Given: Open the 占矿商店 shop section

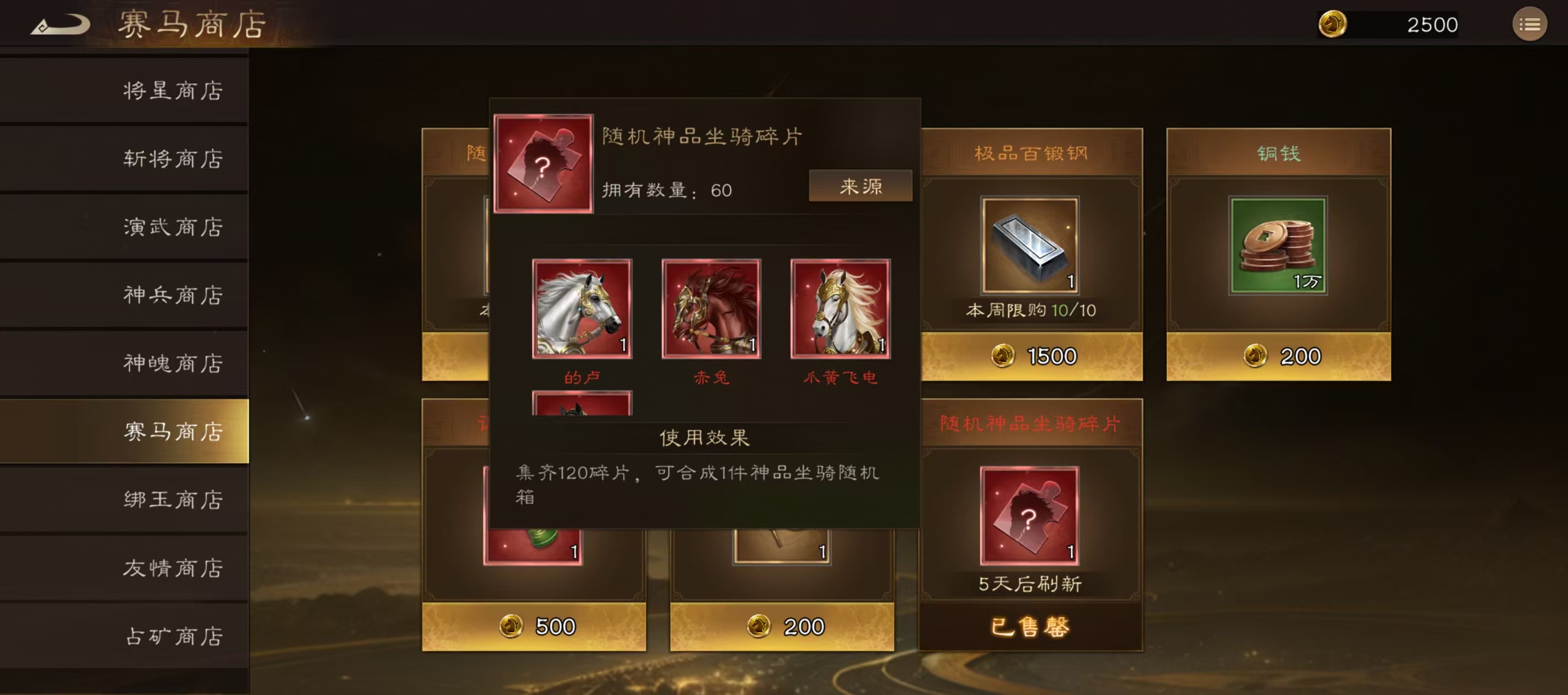Looking at the screenshot, I should click(x=174, y=637).
